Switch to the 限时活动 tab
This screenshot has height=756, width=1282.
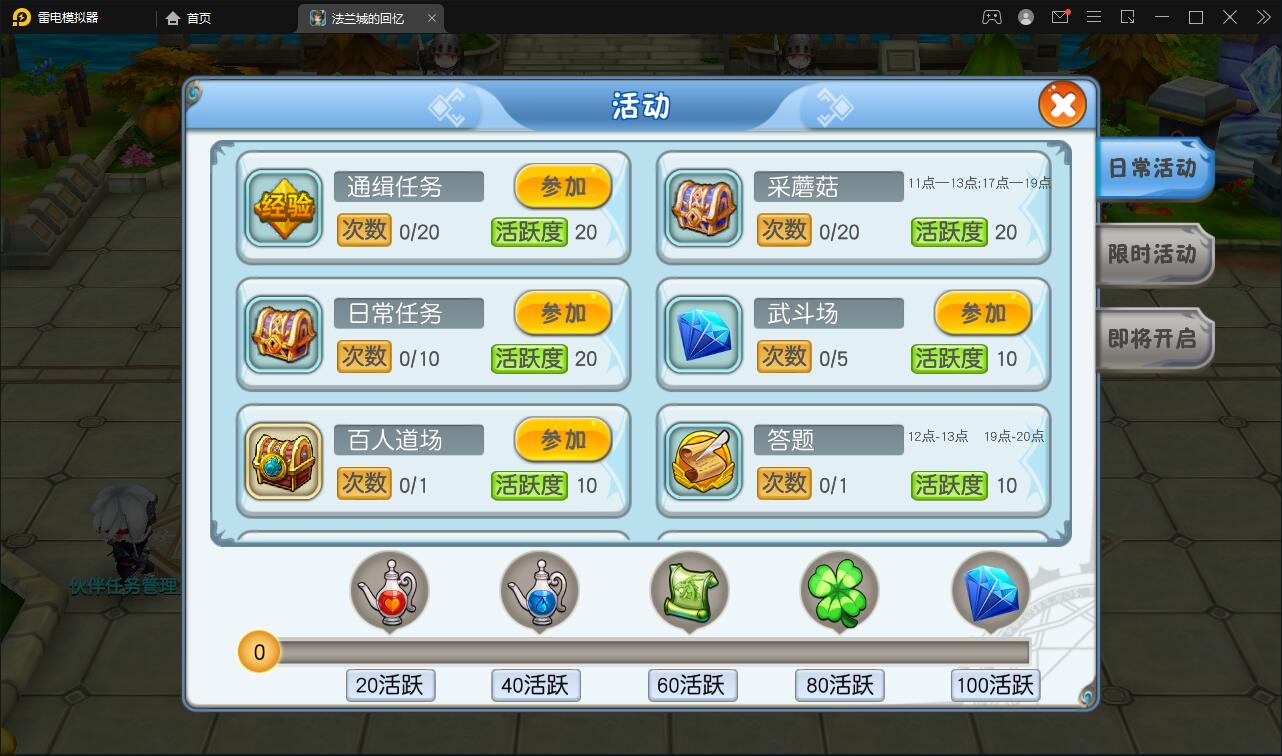tap(1152, 255)
